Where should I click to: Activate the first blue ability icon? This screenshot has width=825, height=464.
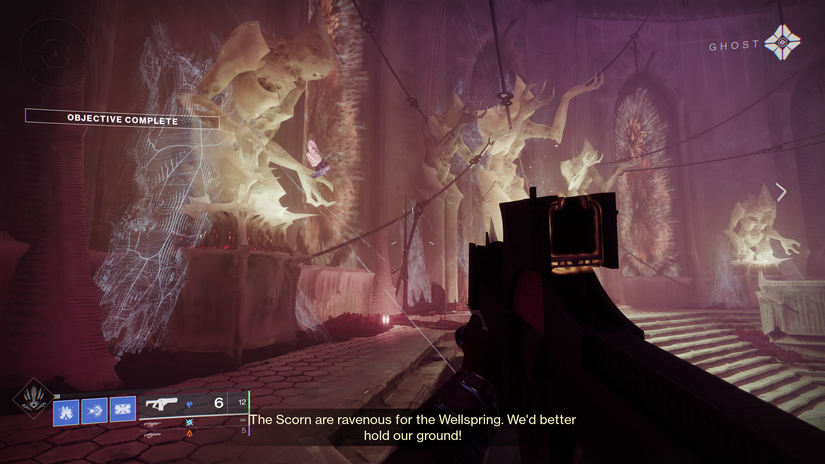tap(66, 409)
